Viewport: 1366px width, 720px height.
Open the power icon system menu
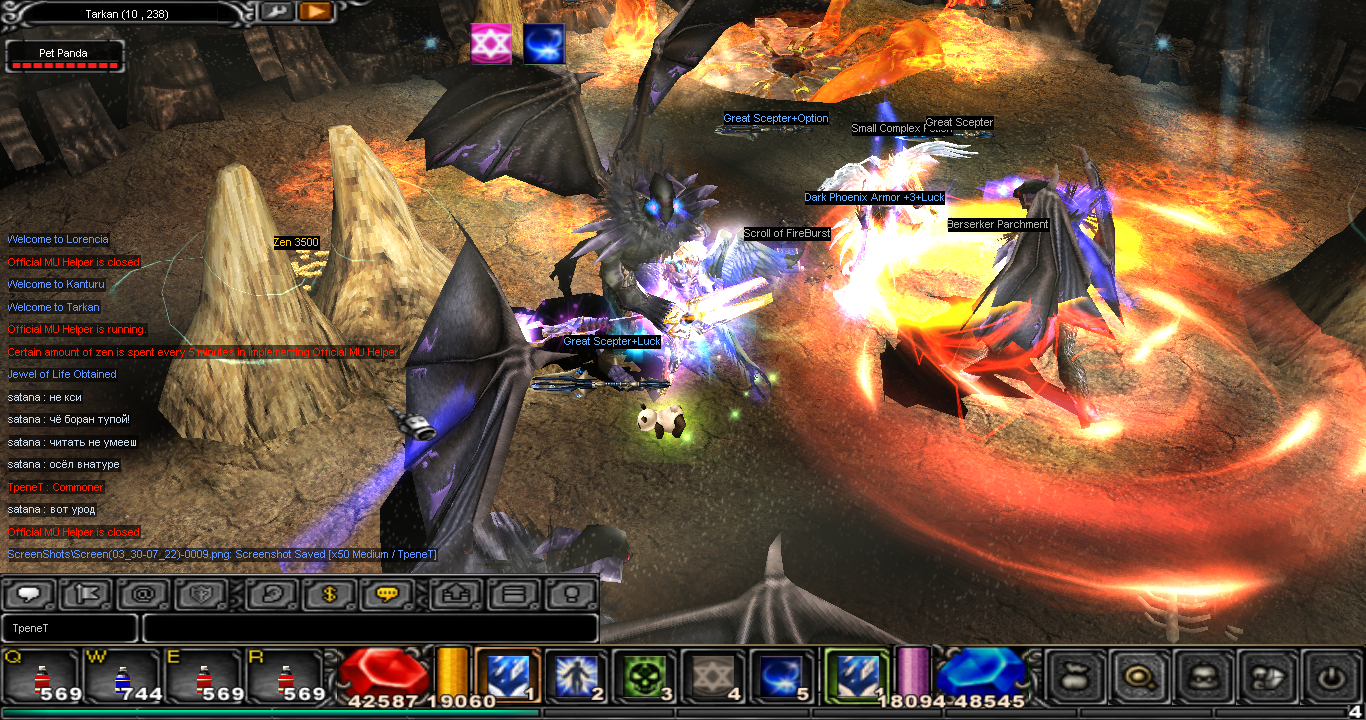(1330, 677)
